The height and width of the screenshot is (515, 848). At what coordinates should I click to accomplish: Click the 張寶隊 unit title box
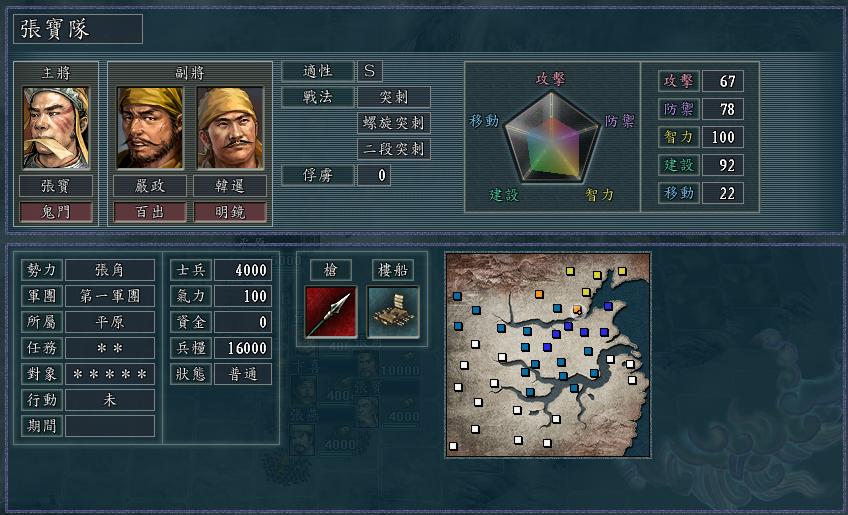78,29
